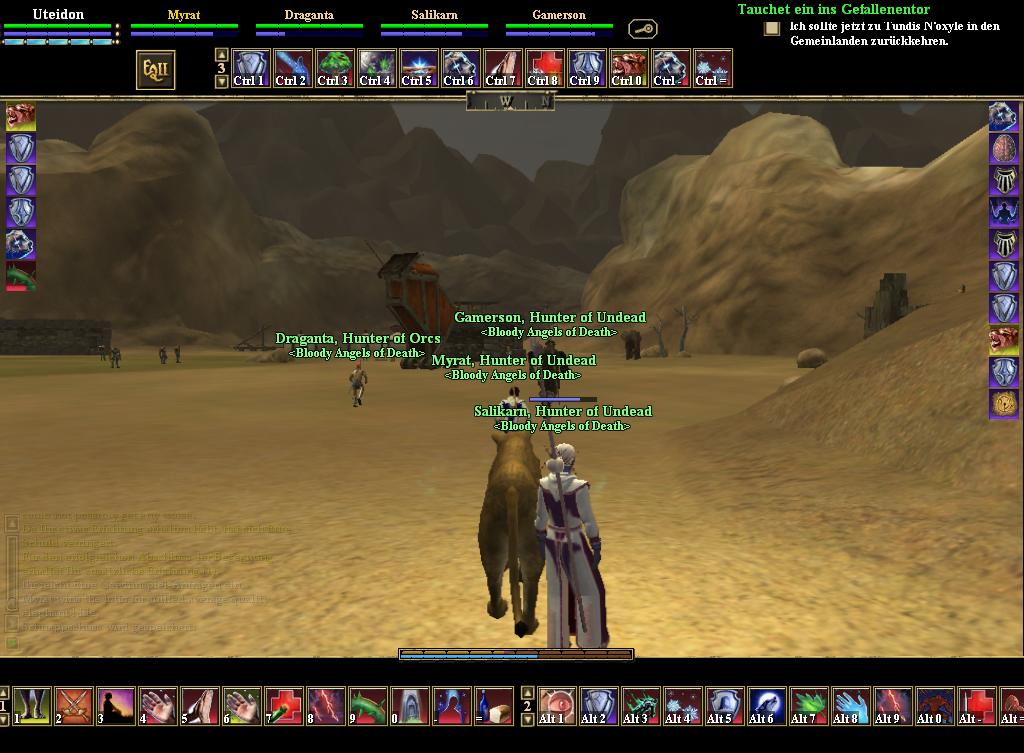
Task: Activate the red eye ability on Alt 1
Action: [556, 705]
